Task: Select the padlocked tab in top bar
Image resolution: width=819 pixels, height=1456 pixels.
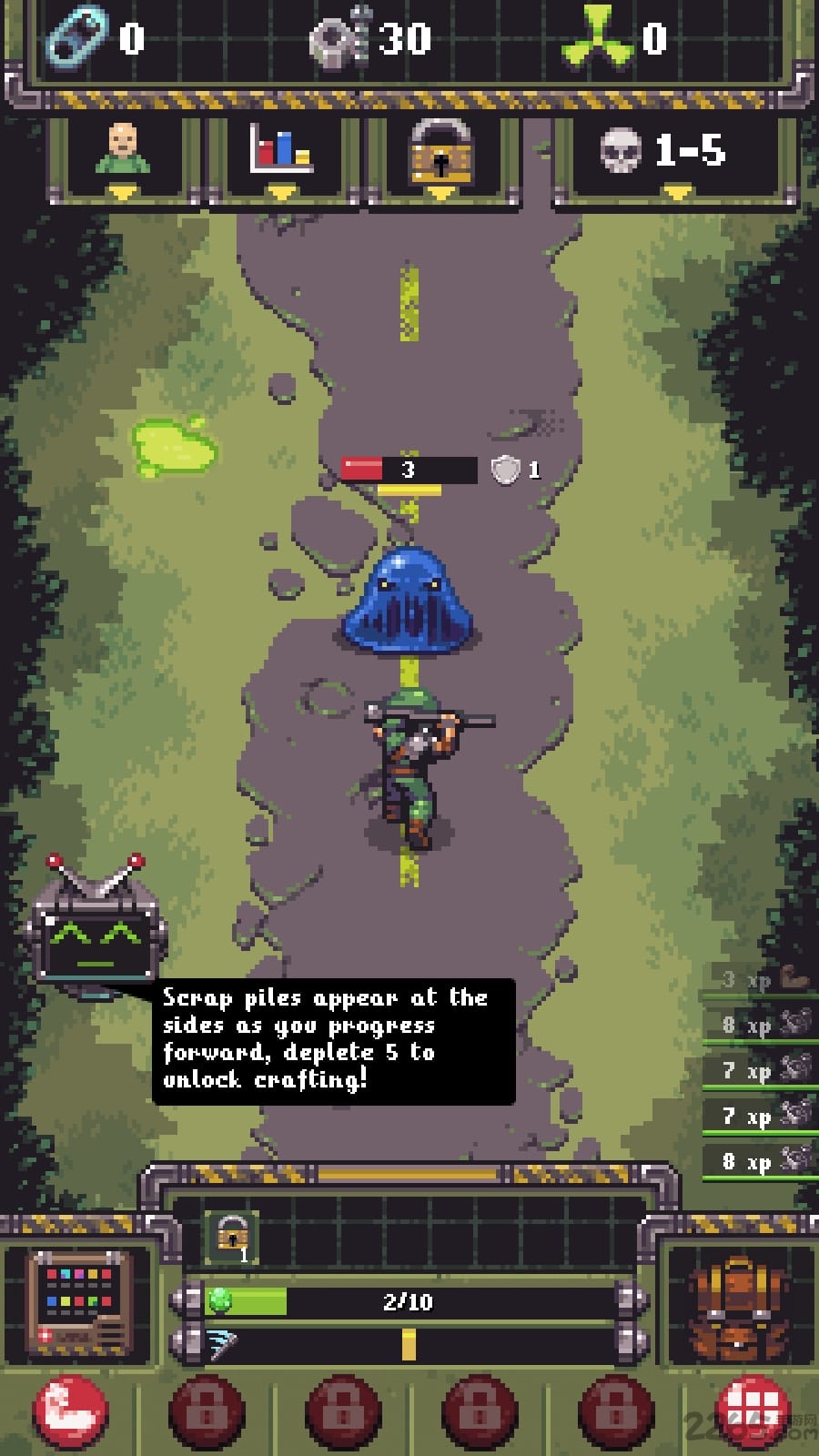Action: click(x=441, y=155)
